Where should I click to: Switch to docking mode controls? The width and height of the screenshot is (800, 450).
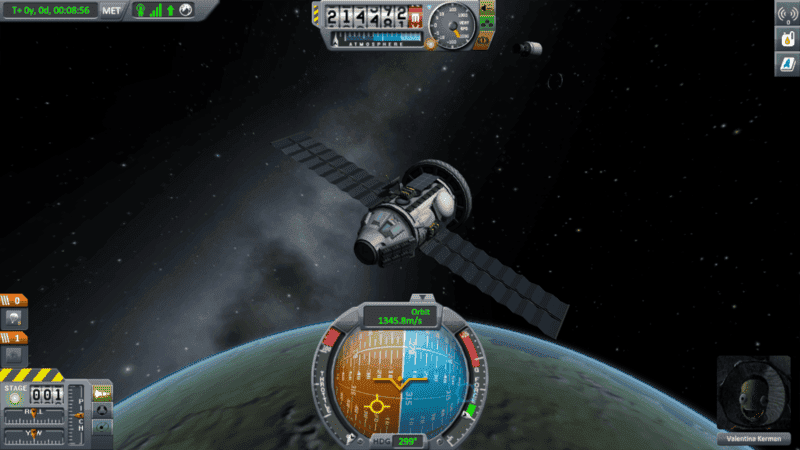click(x=102, y=410)
